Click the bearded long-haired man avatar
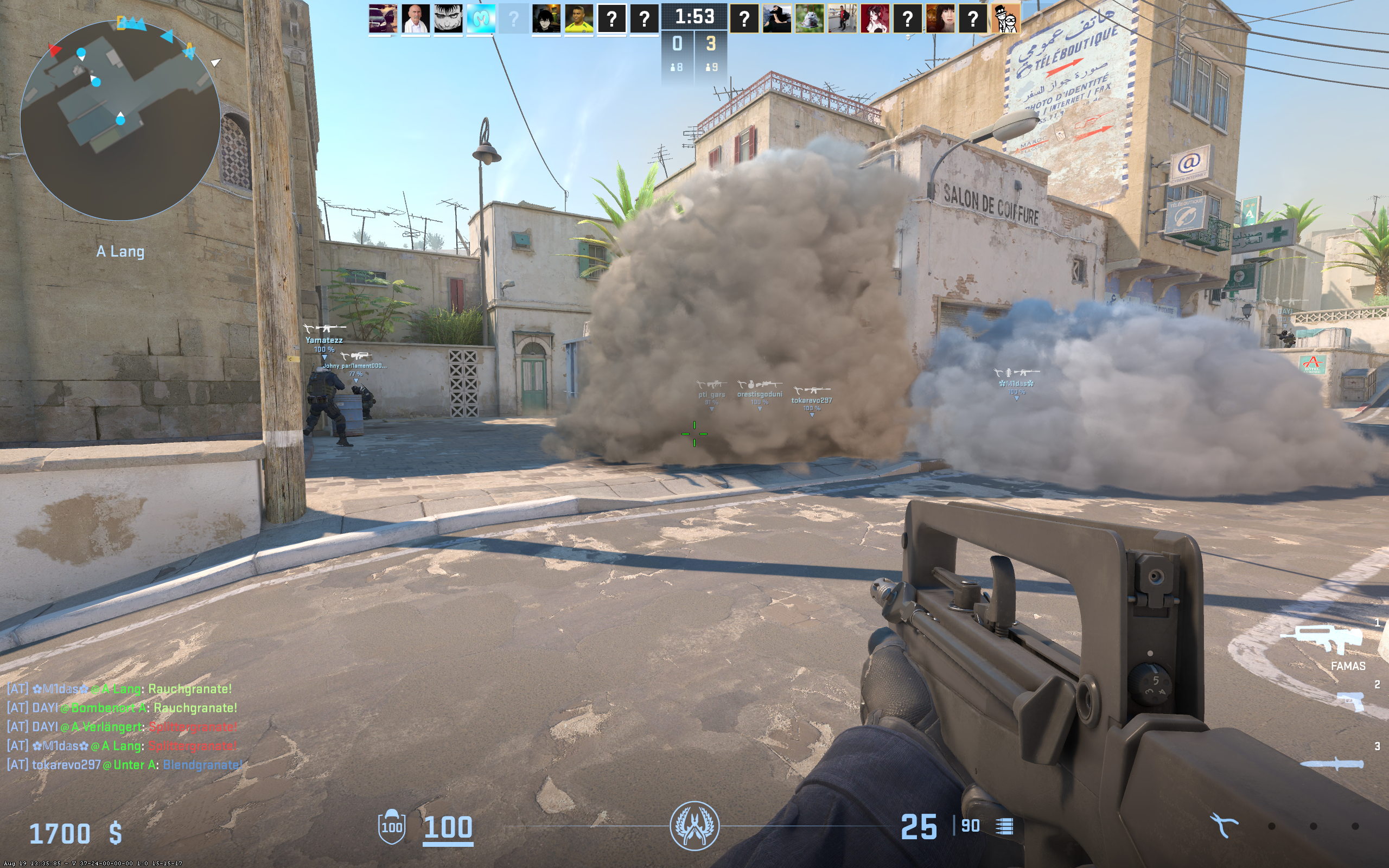The width and height of the screenshot is (1389, 868). 776,19
